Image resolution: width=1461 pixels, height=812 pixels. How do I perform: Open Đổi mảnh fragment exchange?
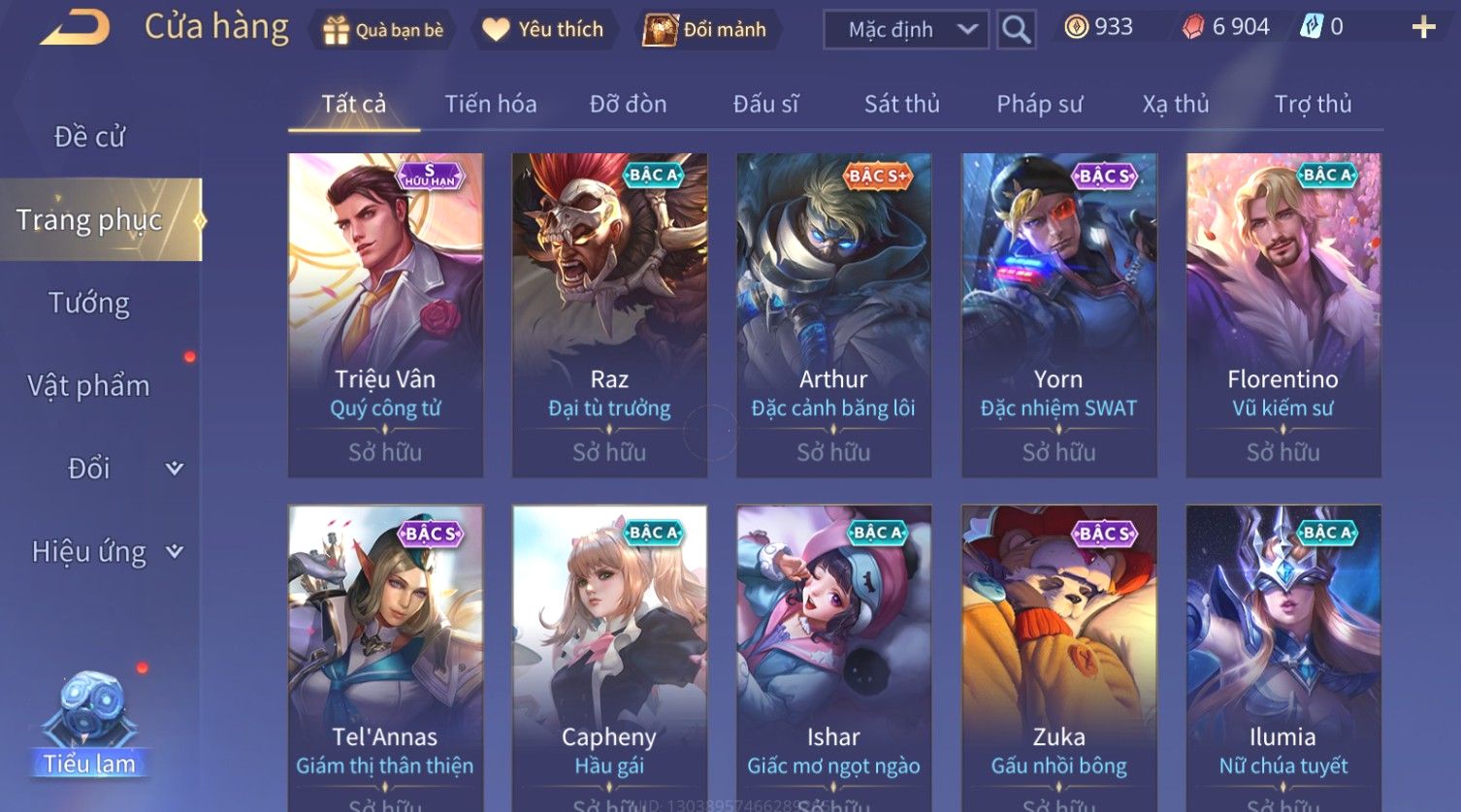click(x=705, y=30)
